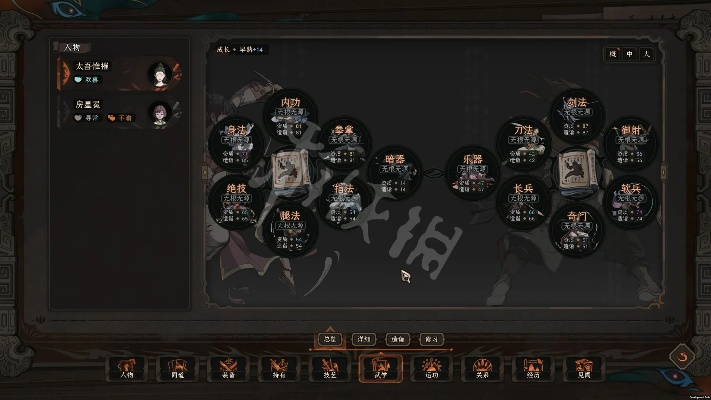Viewport: 711px width, 400px height.
Task: Show the 关系 bottom tab
Action: tap(481, 369)
